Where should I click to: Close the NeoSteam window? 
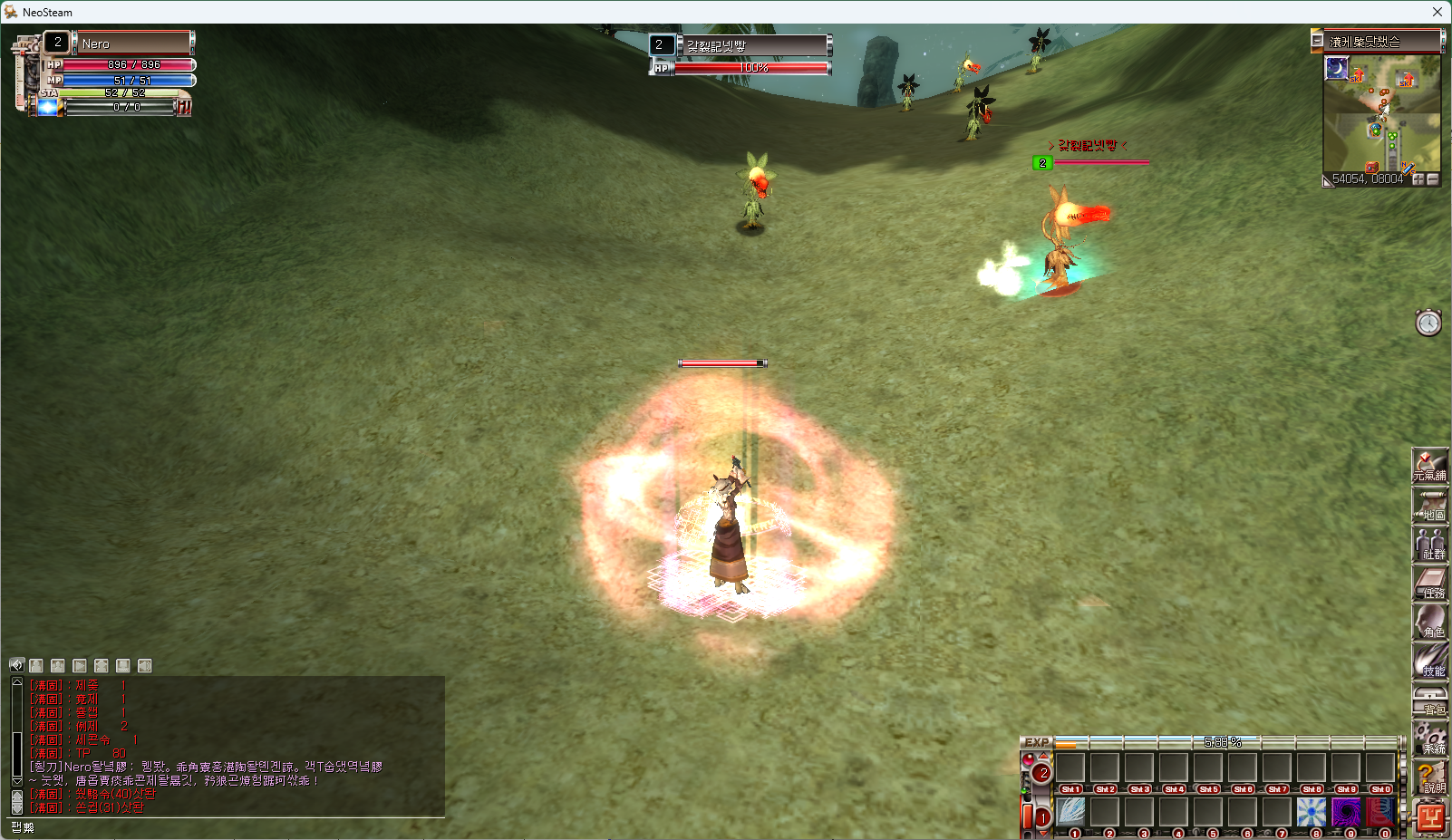tap(1437, 12)
